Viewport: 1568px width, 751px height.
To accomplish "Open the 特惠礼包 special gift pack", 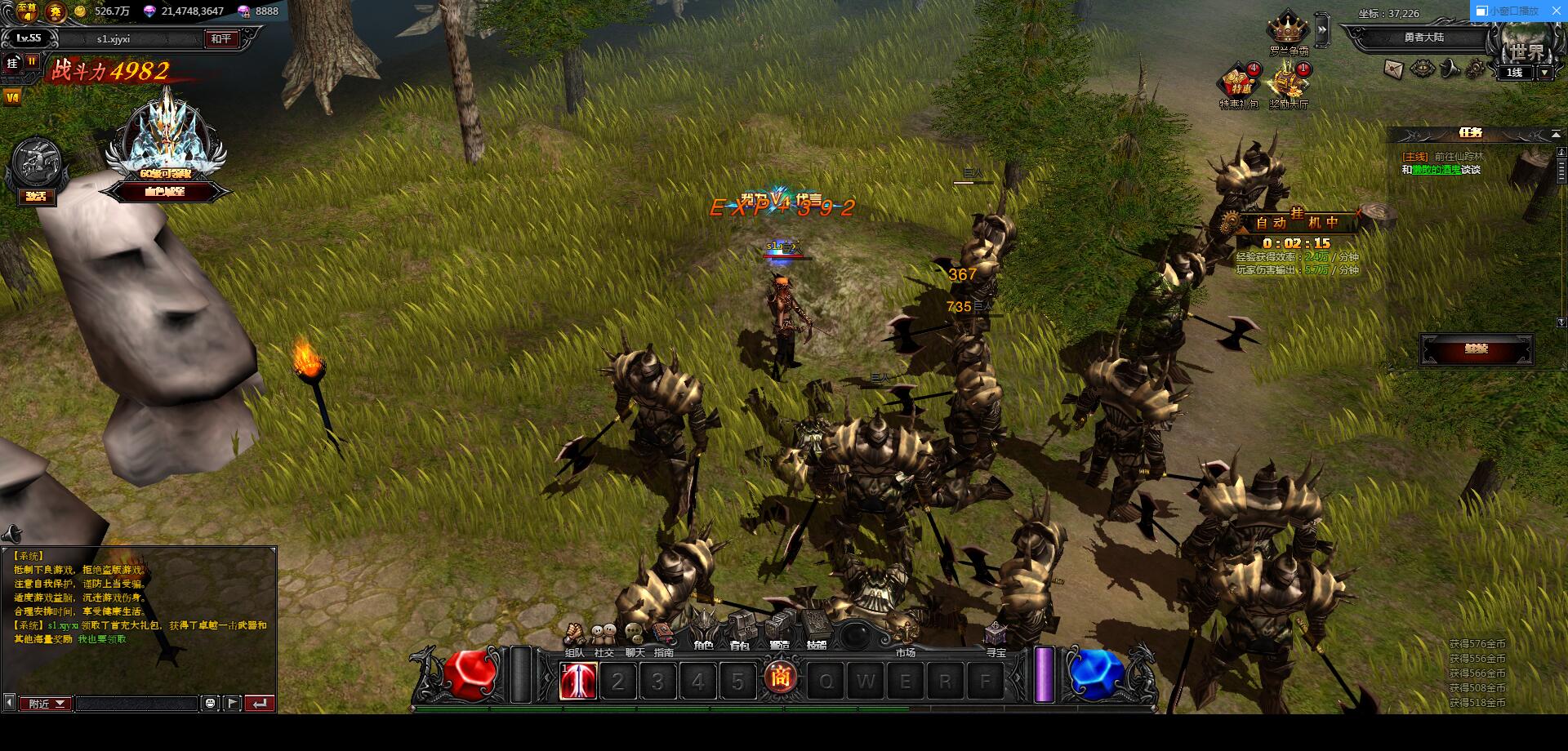I will (x=1238, y=83).
